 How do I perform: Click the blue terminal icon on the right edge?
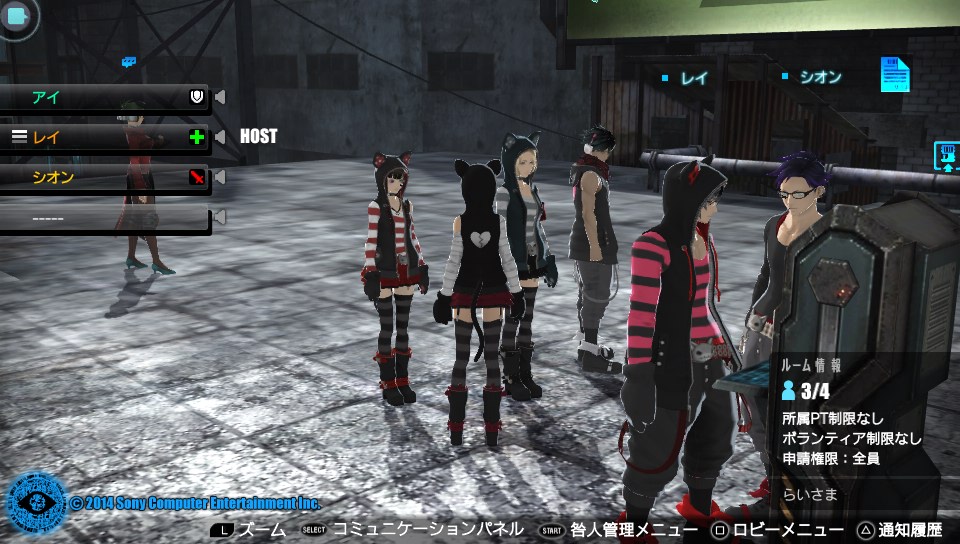(946, 156)
